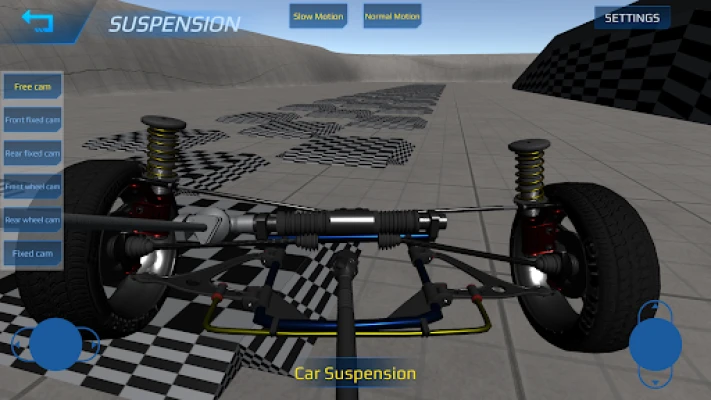The height and width of the screenshot is (400, 711).
Task: Switch to Normal Motion
Action: click(392, 17)
